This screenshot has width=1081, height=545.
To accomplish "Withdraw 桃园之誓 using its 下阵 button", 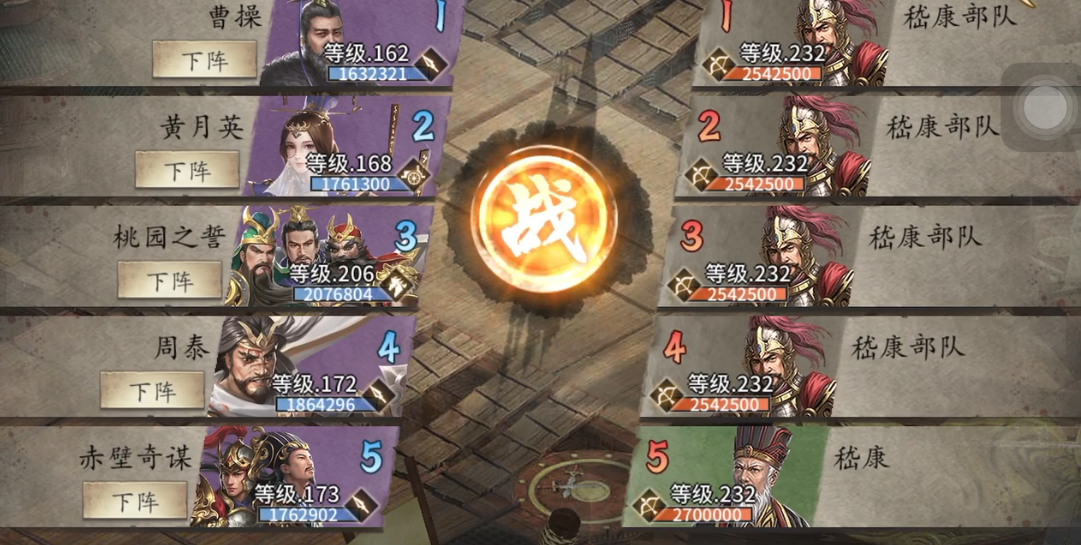I will pos(170,279).
